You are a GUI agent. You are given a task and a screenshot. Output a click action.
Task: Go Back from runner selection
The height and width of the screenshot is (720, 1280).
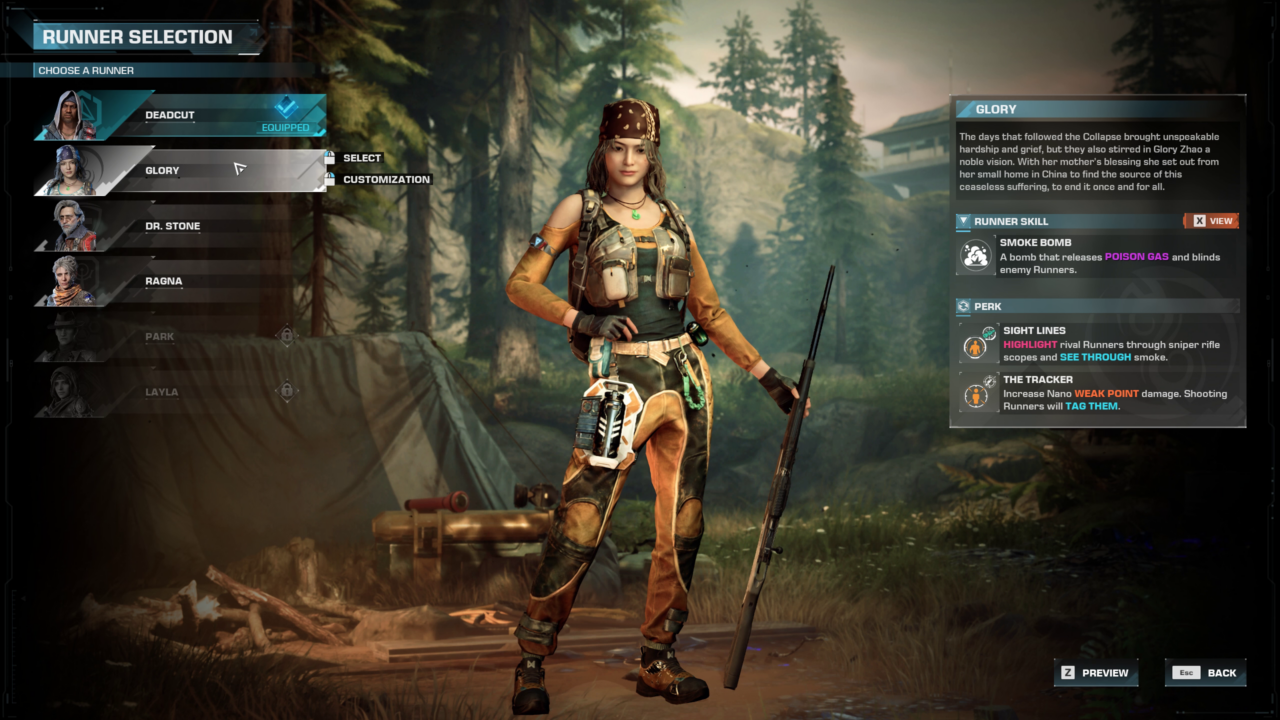pyautogui.click(x=1205, y=673)
